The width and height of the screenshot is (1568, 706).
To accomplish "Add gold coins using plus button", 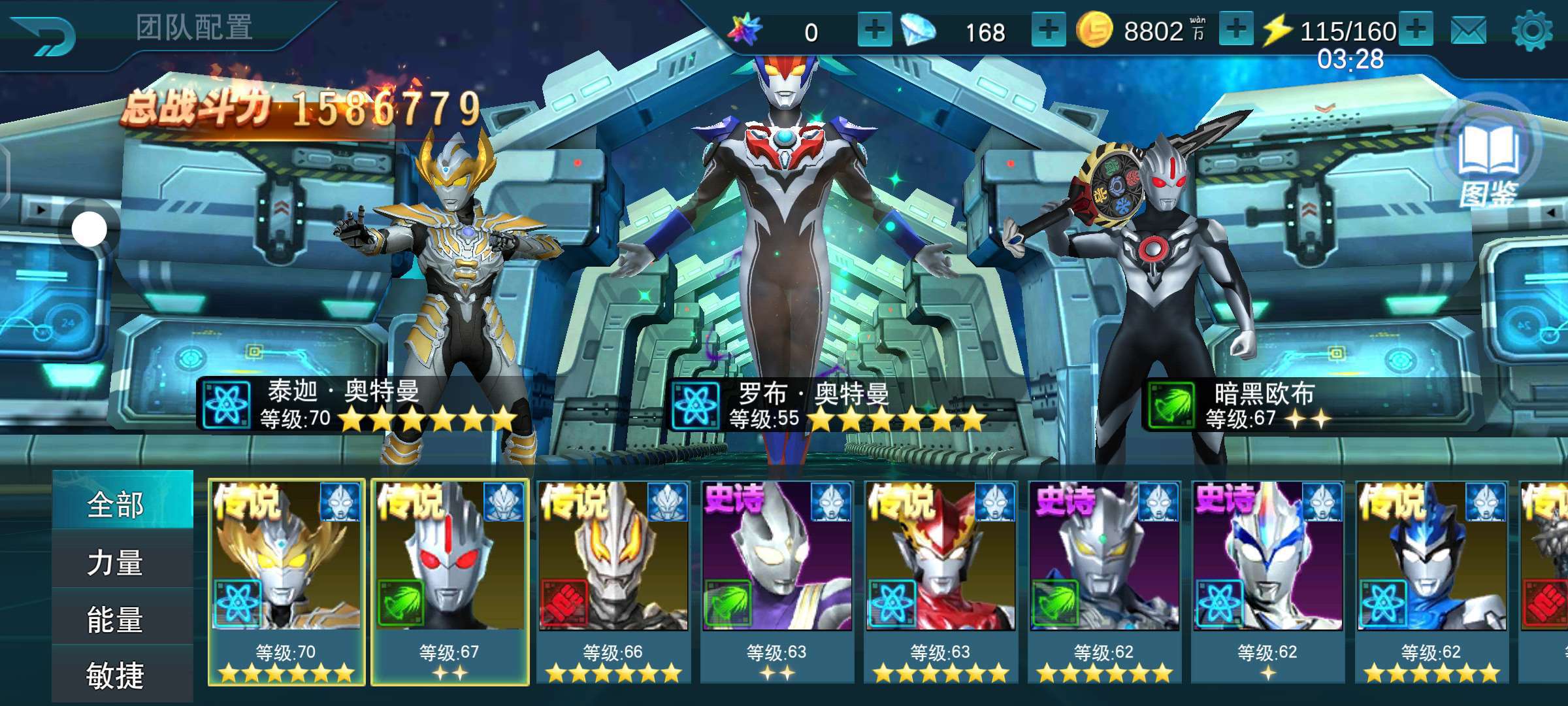I will click(1235, 30).
